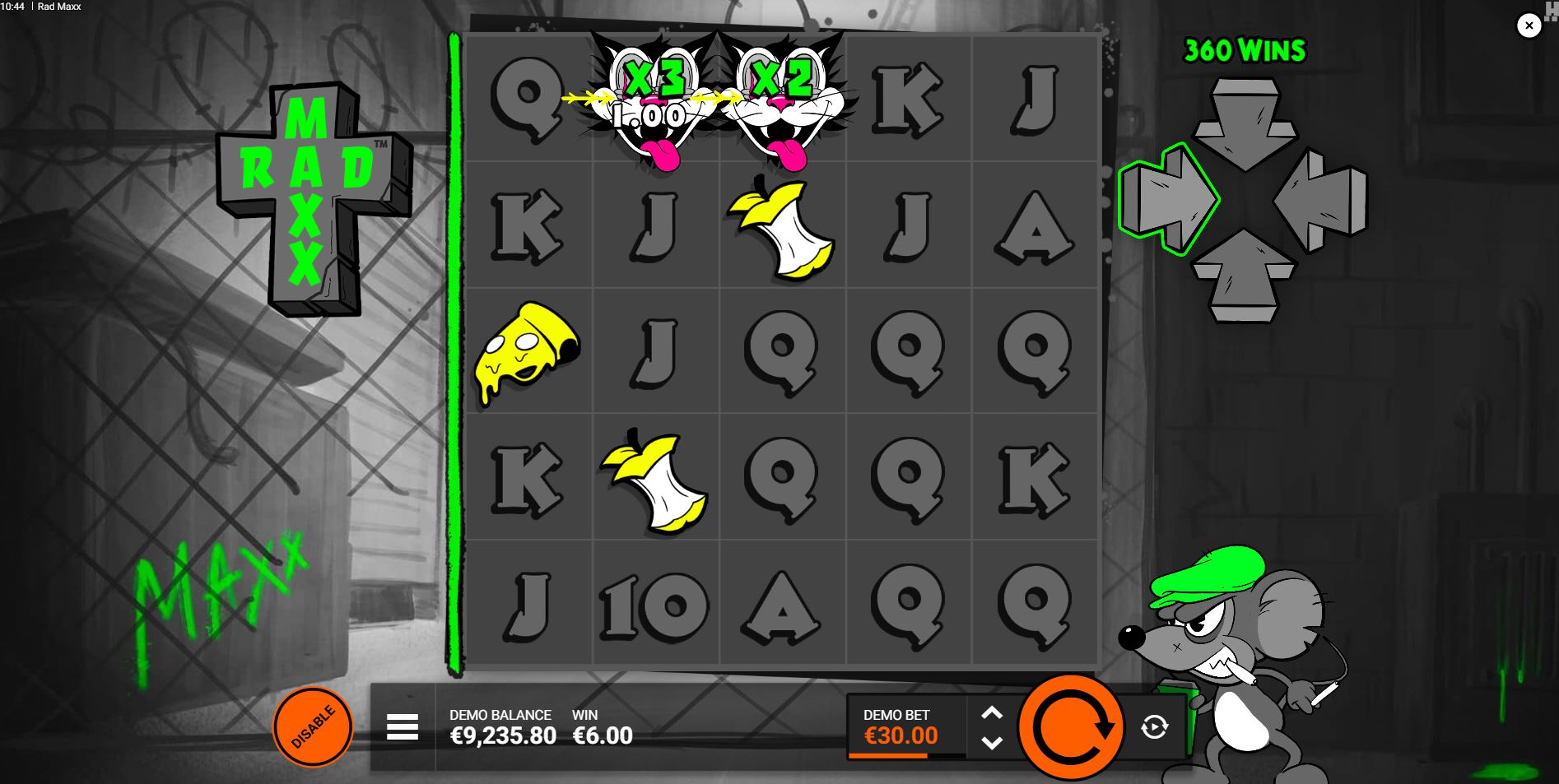1559x784 pixels.
Task: Click the 360 WINS counter label
Action: pyautogui.click(x=1243, y=51)
